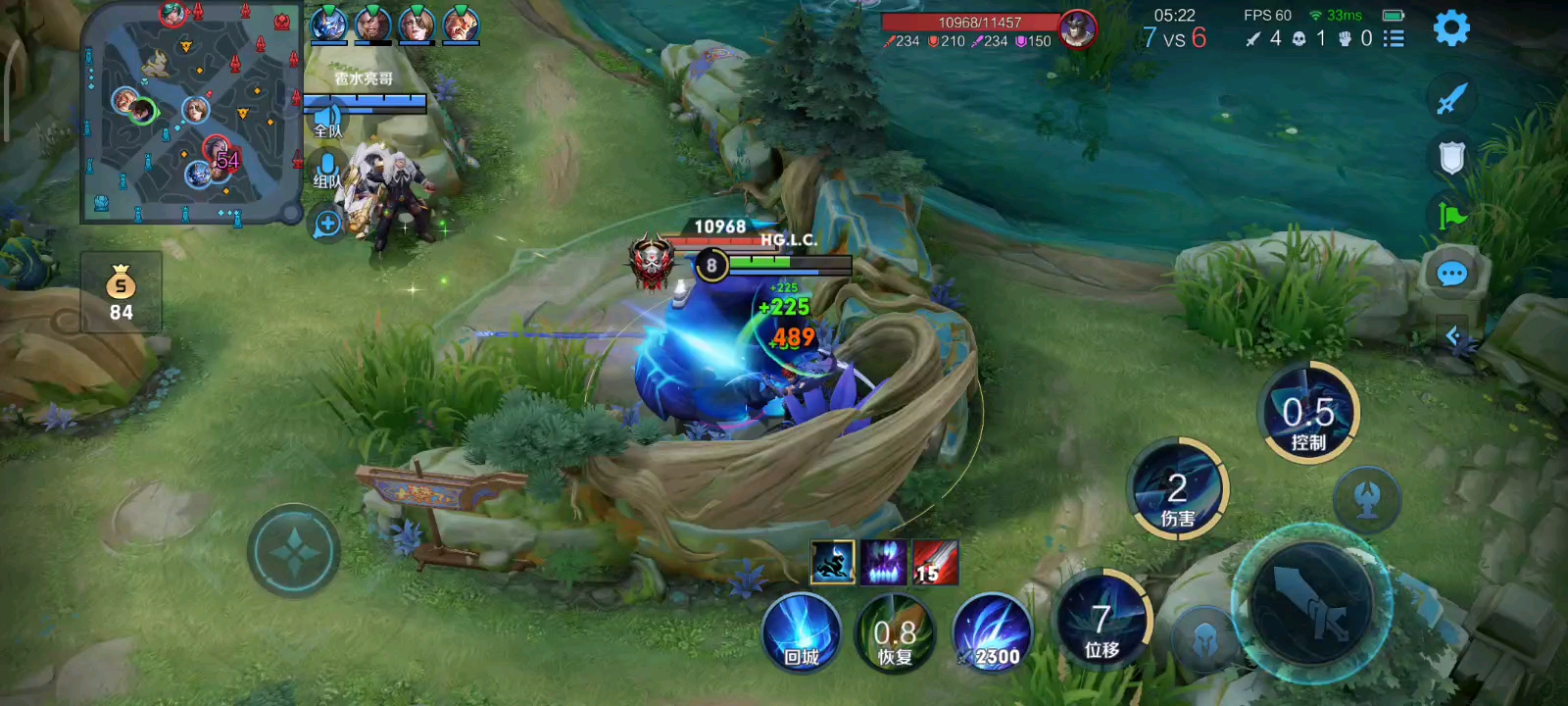Tap the minimap
The image size is (1568, 706).
click(191, 113)
